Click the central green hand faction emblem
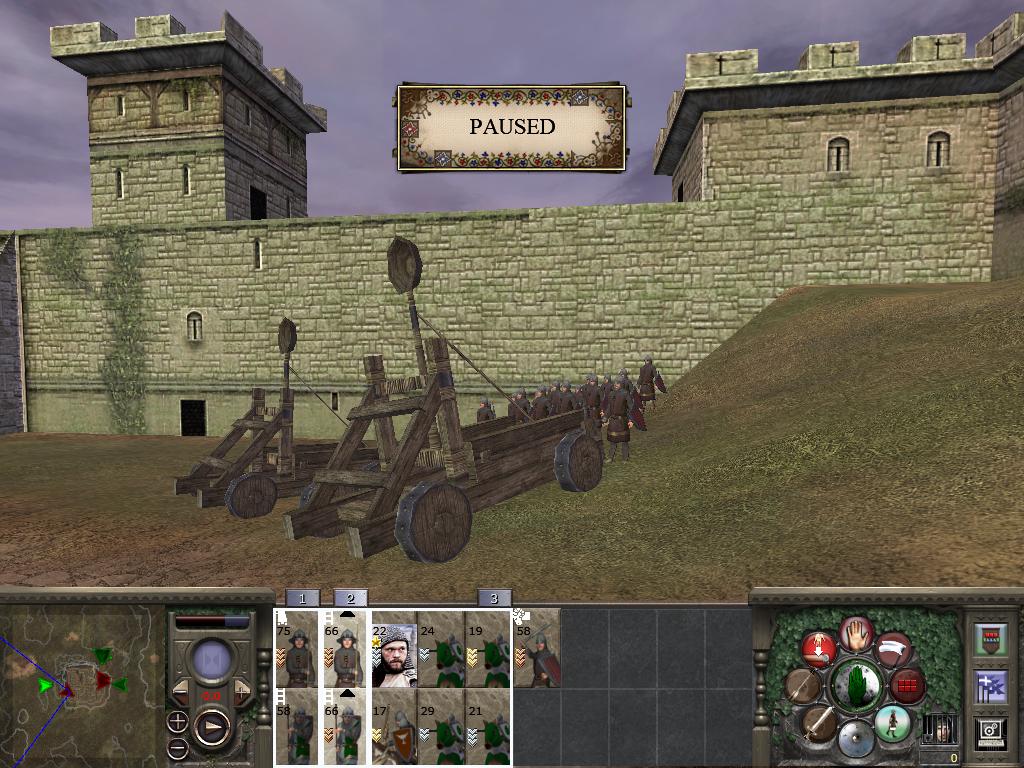The image size is (1024, 768). (x=855, y=686)
